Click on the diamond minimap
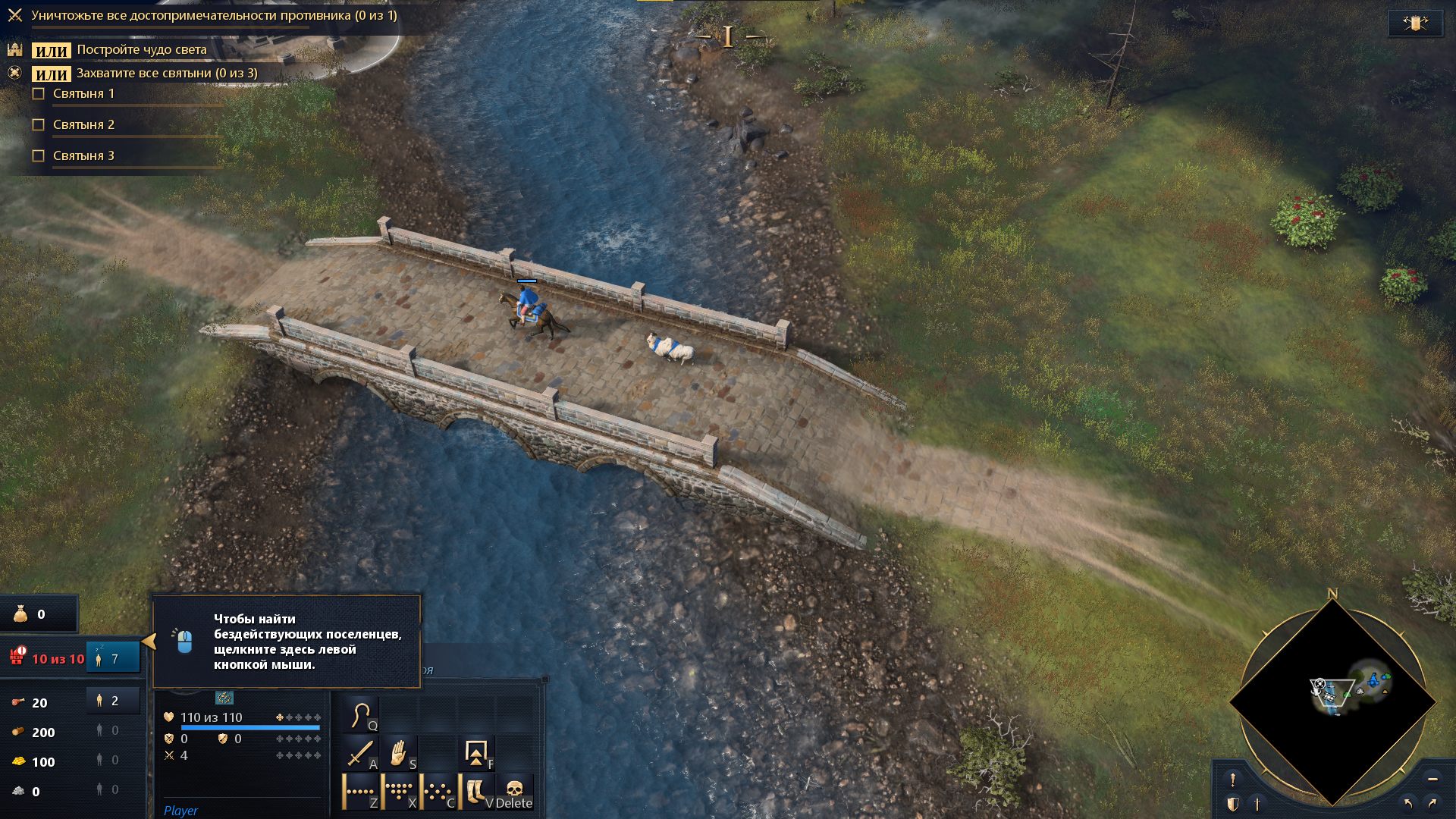Screen dimensions: 1456x819 (x=1332, y=702)
